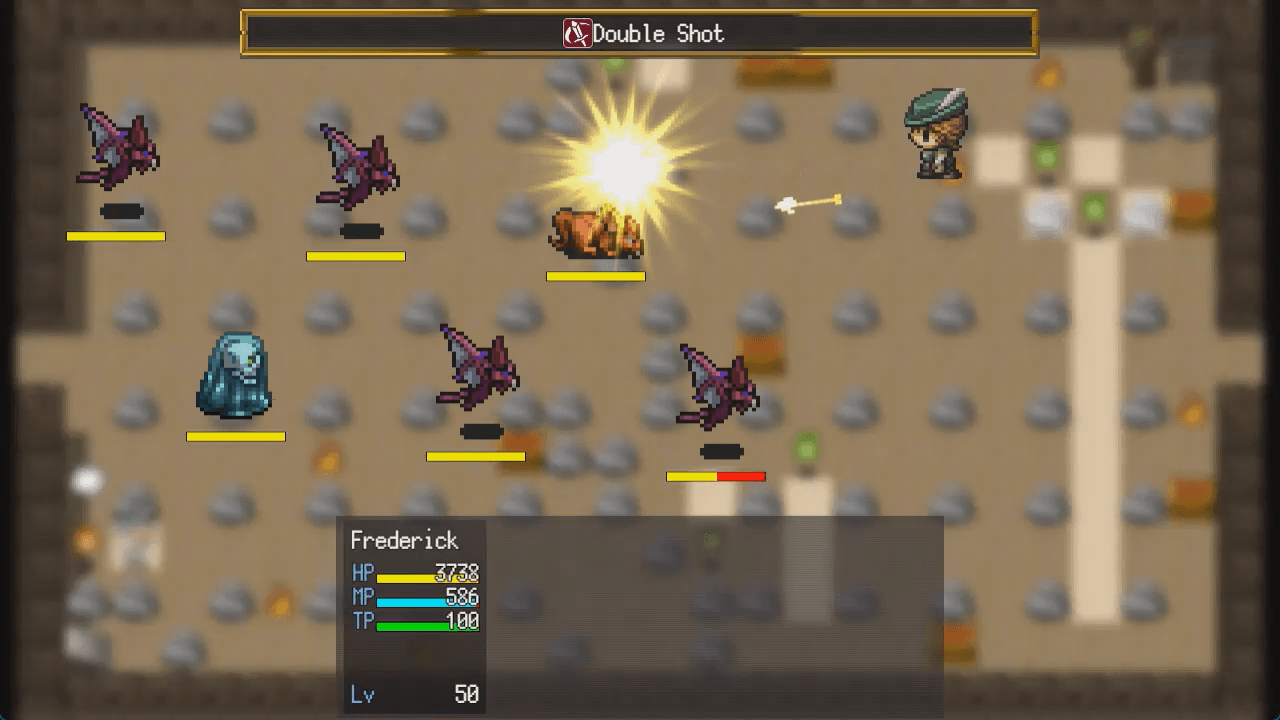Click Frederick's name label in the status window
This screenshot has height=720, width=1280.
pos(404,540)
